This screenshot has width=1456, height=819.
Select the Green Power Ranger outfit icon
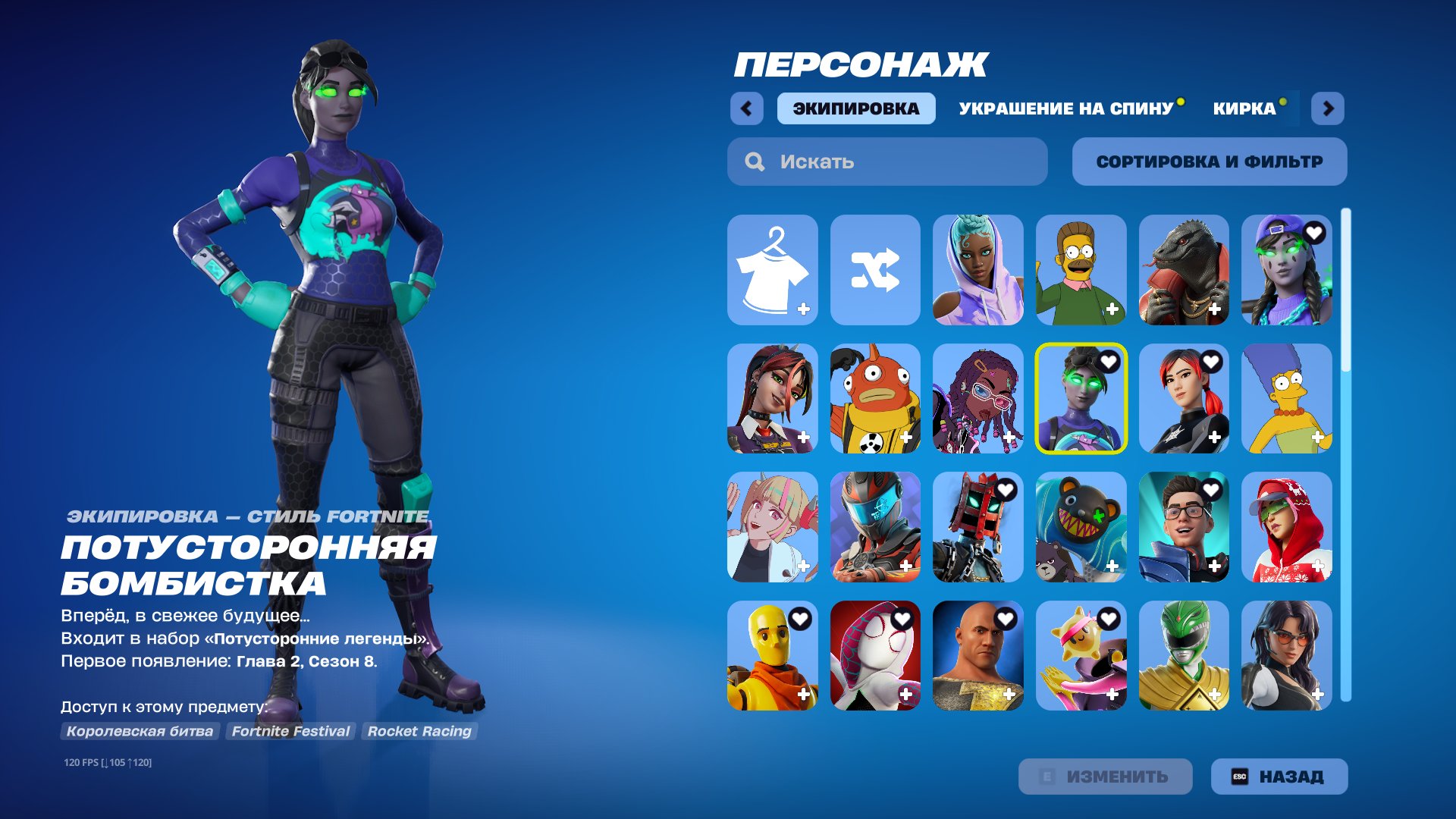click(x=1185, y=657)
